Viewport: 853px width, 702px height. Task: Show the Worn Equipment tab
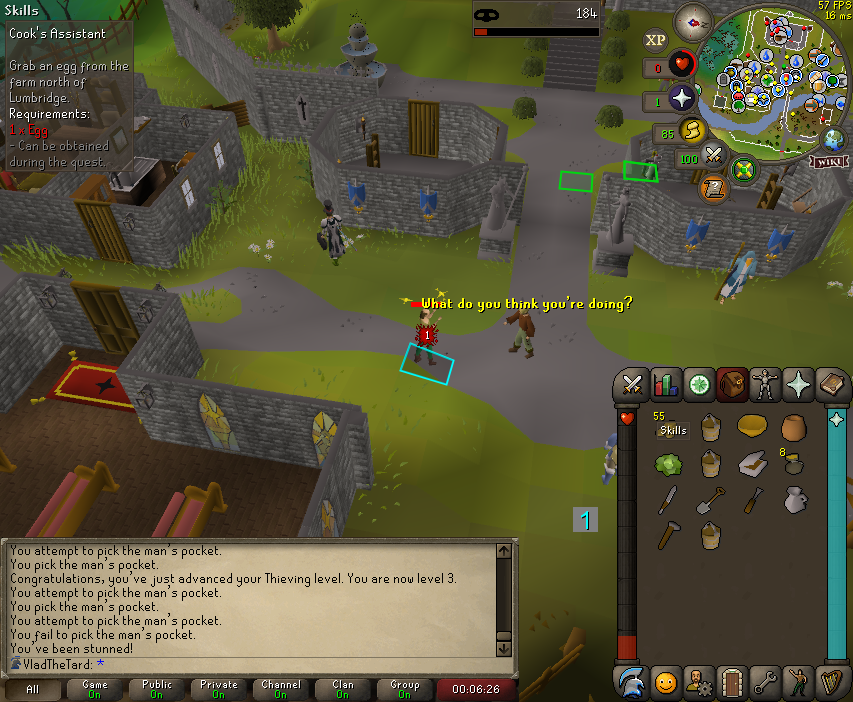766,383
